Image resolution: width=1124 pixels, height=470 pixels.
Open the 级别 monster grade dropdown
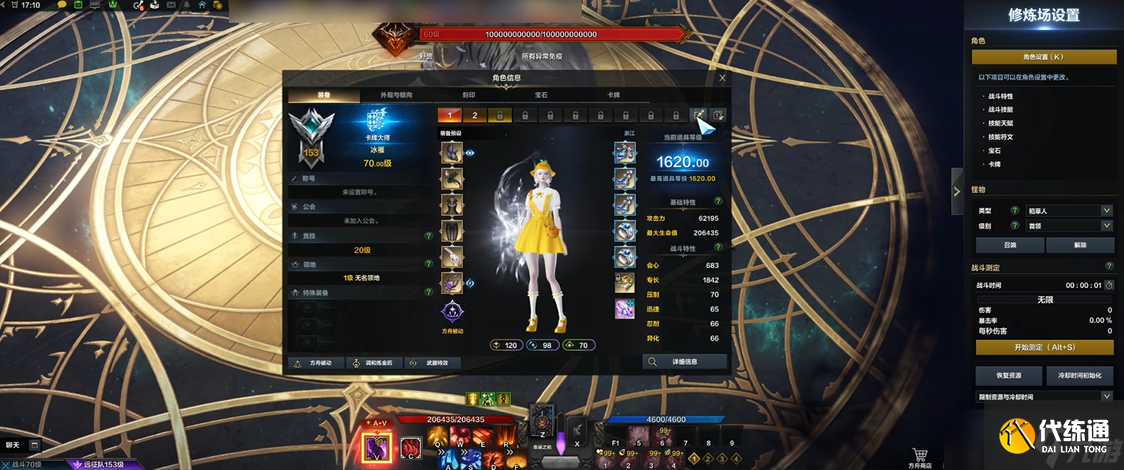coord(1070,226)
